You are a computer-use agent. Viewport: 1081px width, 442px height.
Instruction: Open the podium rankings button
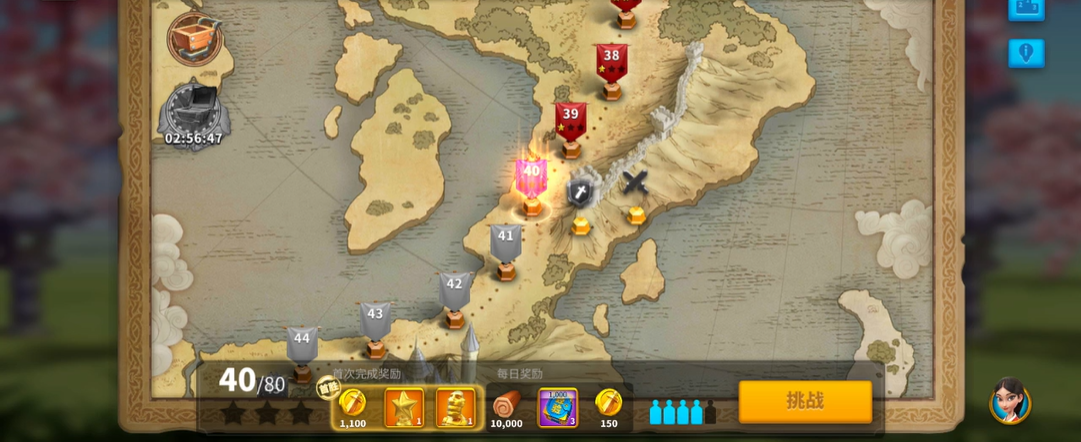point(1026,8)
